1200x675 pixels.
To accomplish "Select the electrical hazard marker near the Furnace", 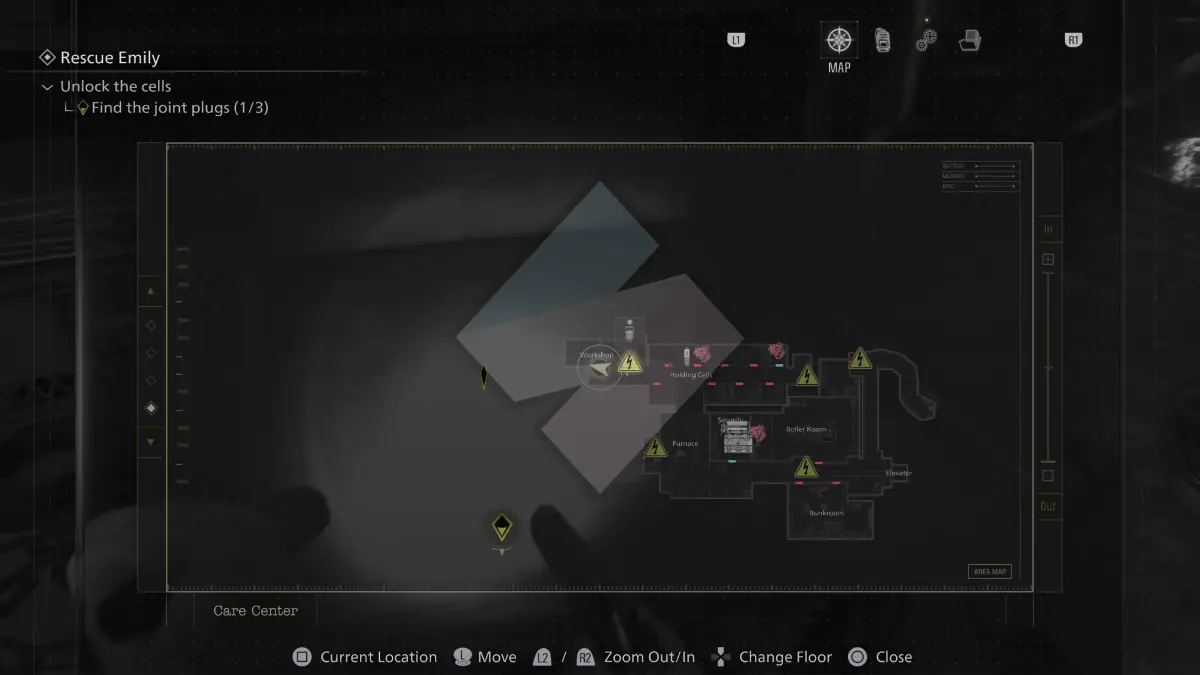I will (x=655, y=447).
